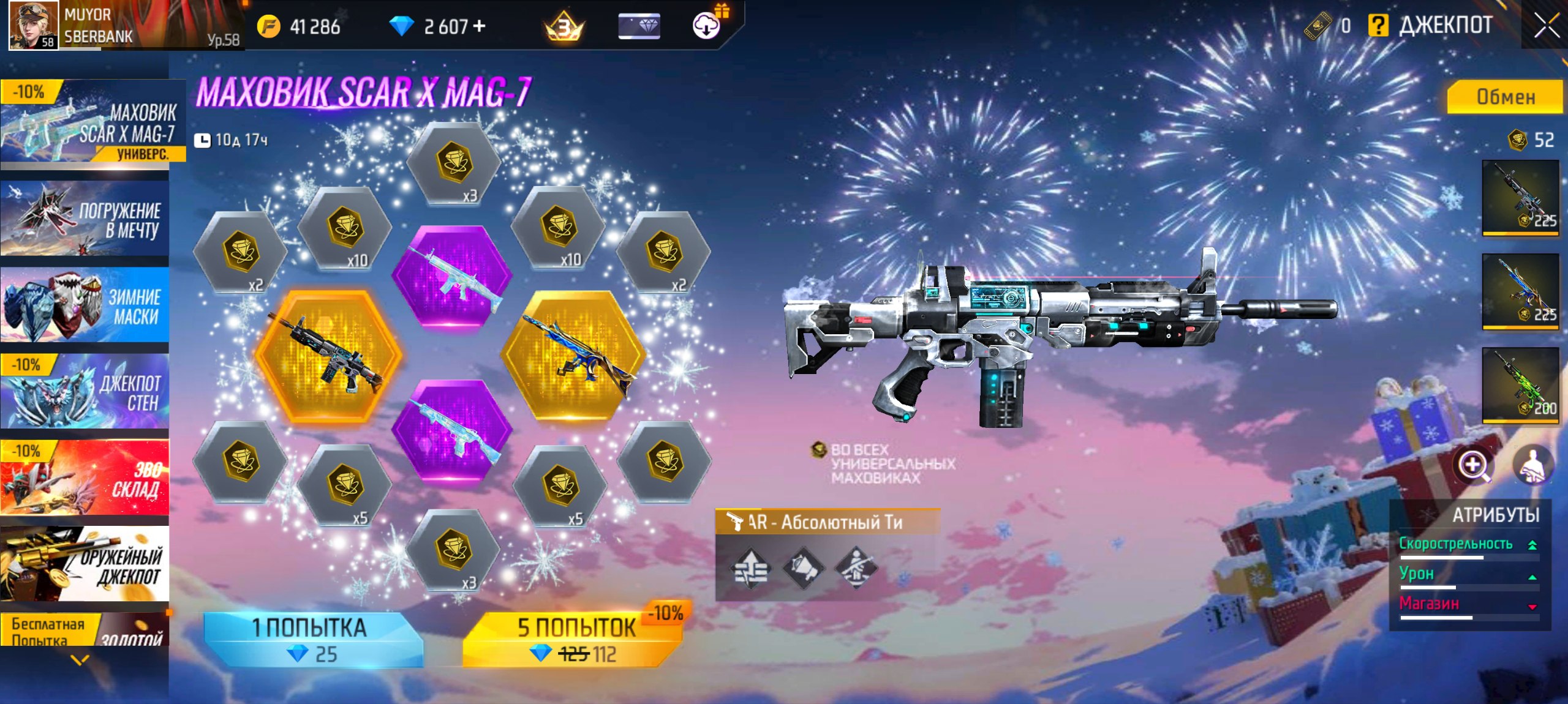Open the Обмен exchange section

[x=1504, y=97]
